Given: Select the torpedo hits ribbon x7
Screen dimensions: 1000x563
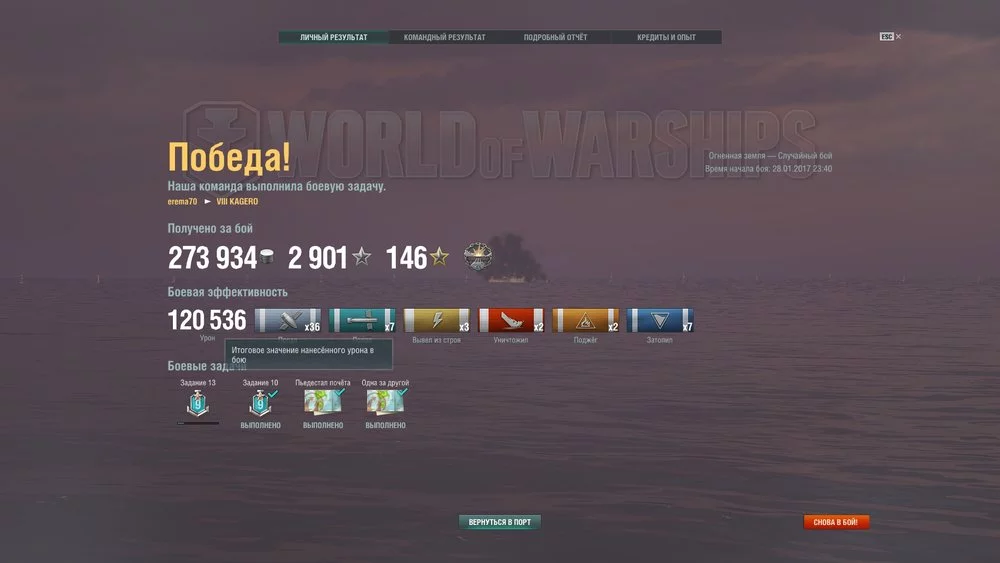Looking at the screenshot, I should tap(362, 321).
